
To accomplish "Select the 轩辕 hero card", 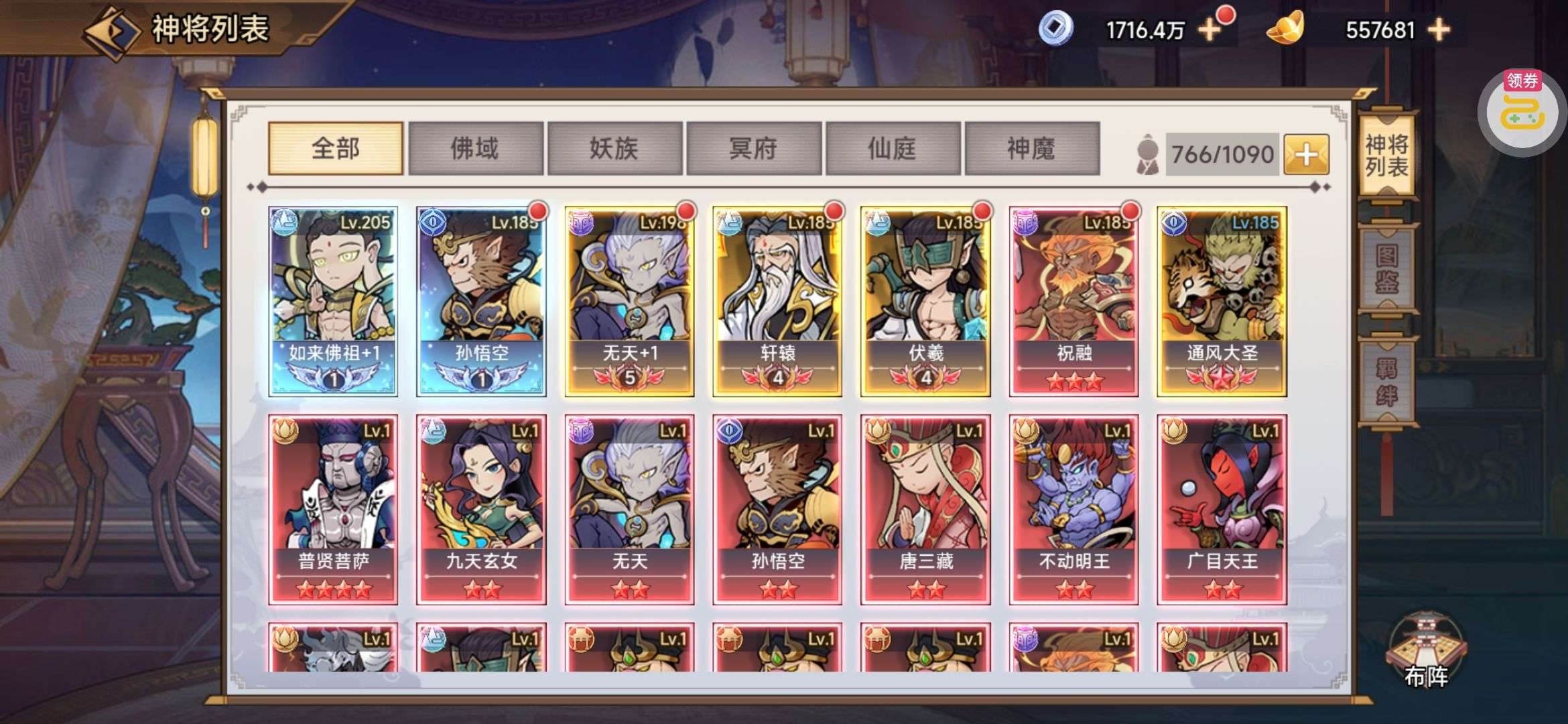I will (x=777, y=302).
